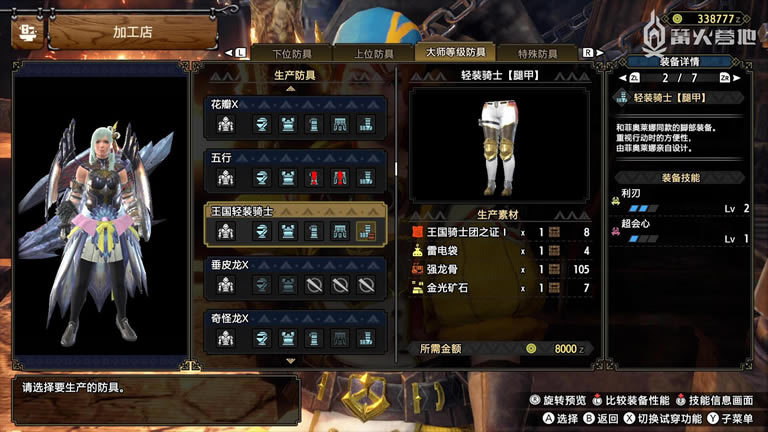Choose the red chest piece in 五行 row
This screenshot has height=432, width=768.
pyautogui.click(x=314, y=178)
